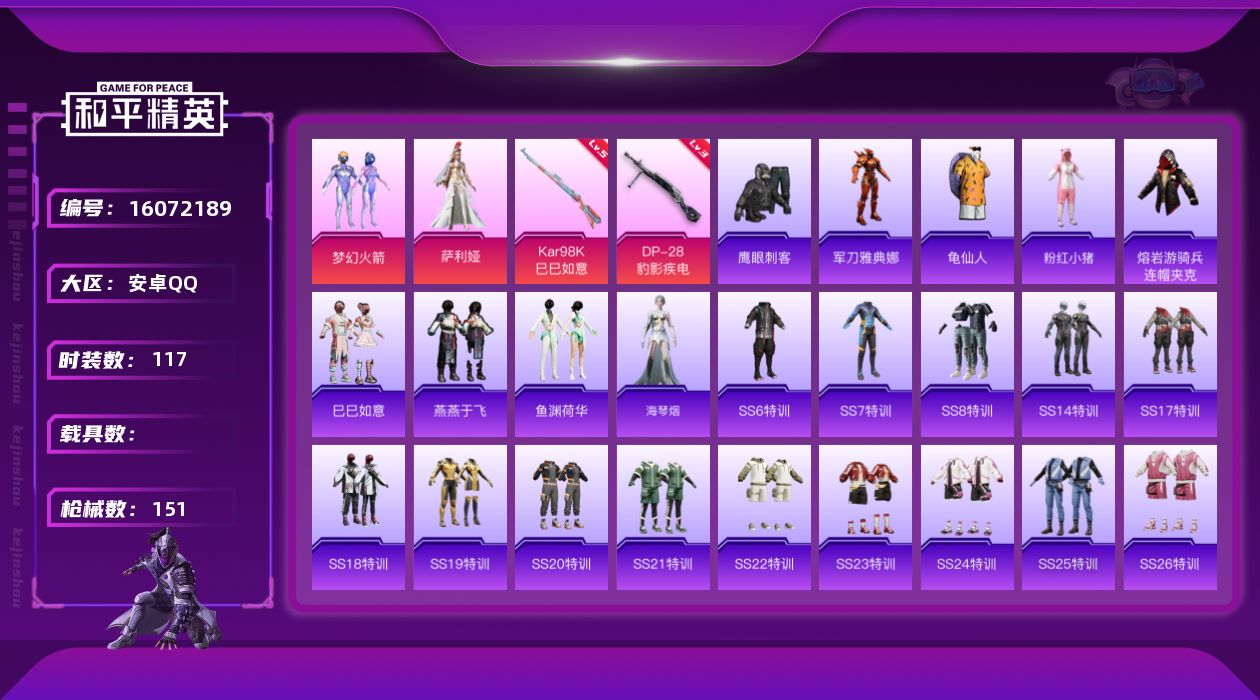Choose the 巳巳如意 couple outfit card
The image size is (1260, 700).
click(358, 364)
